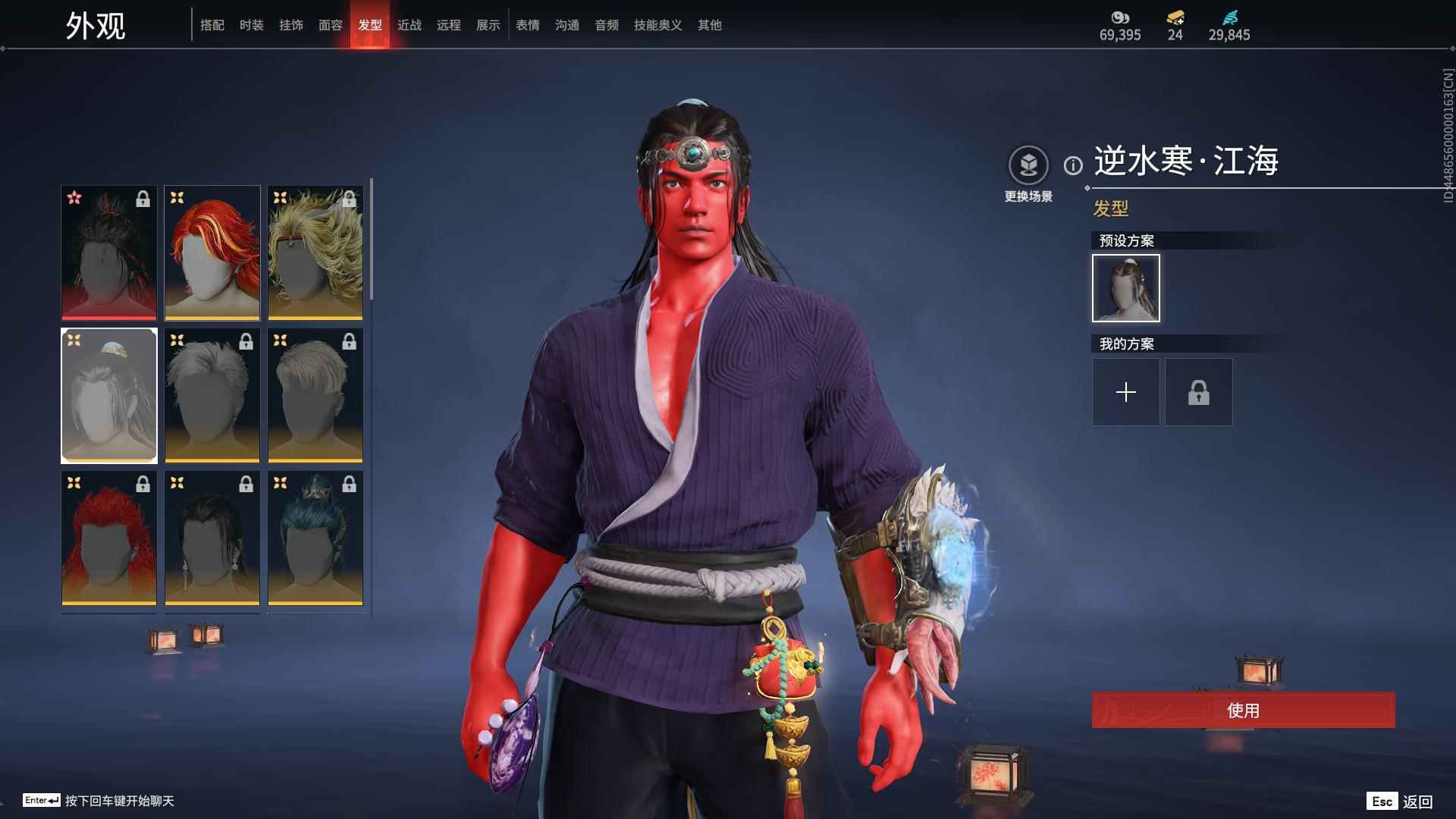Choose the red-orange wavy hairstyle
Screen dimensions: 1456x819
[212, 253]
